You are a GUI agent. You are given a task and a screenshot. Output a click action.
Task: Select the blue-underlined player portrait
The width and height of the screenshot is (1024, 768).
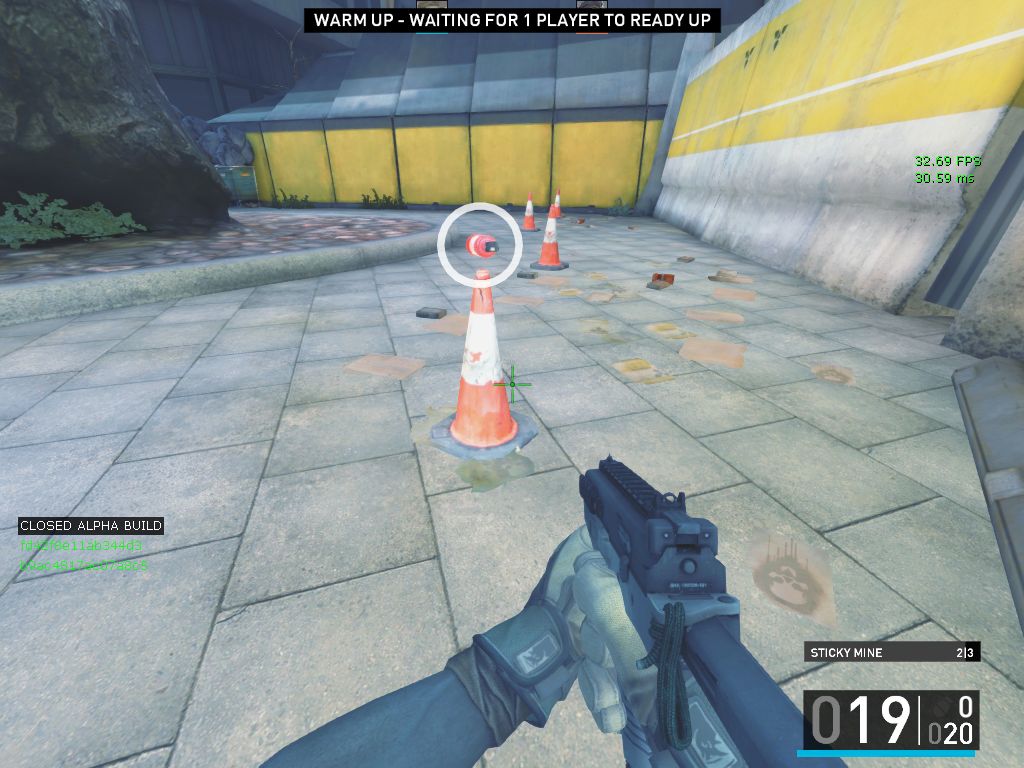coord(432,7)
